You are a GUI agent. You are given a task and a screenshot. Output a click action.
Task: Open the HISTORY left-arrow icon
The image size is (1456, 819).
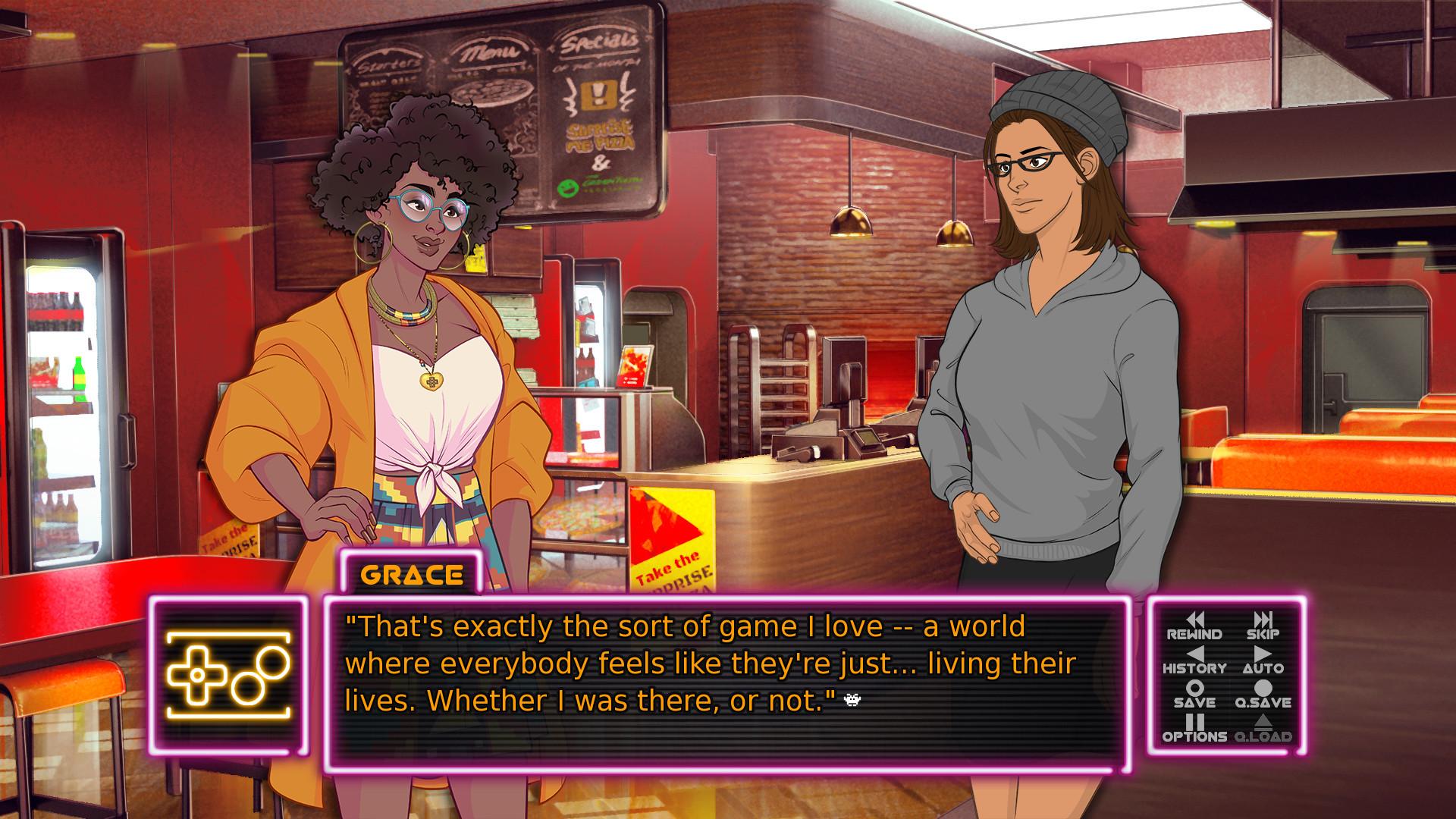pyautogui.click(x=1197, y=655)
